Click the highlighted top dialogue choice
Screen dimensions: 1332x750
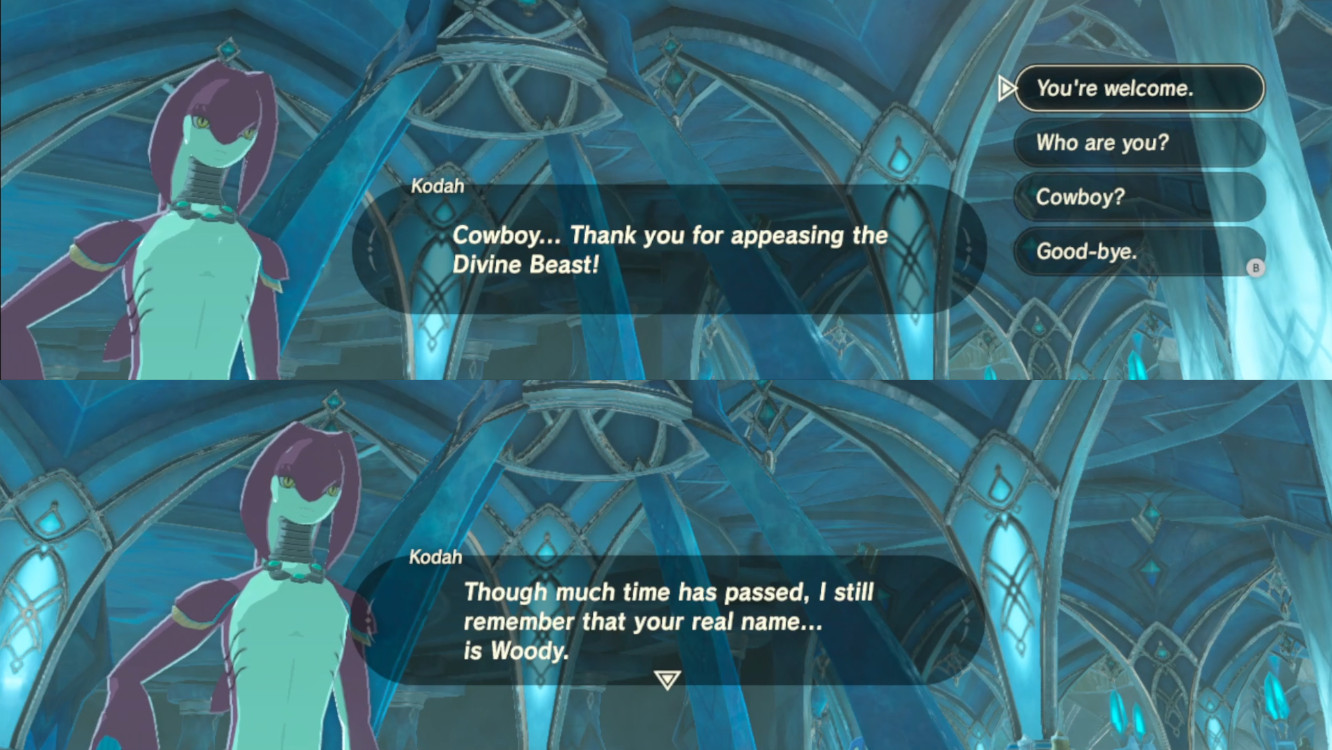1139,88
